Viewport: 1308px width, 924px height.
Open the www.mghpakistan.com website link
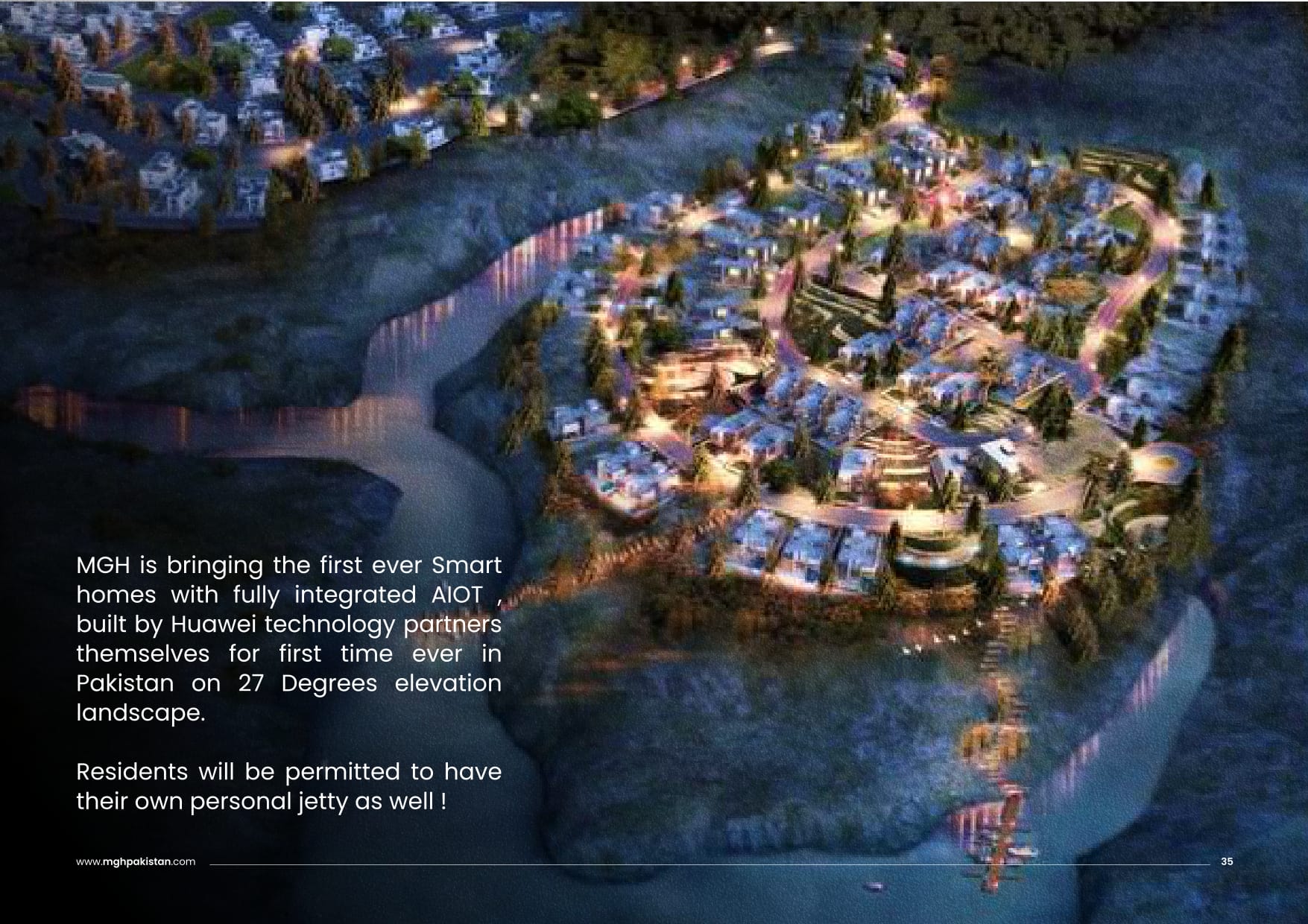pos(136,861)
